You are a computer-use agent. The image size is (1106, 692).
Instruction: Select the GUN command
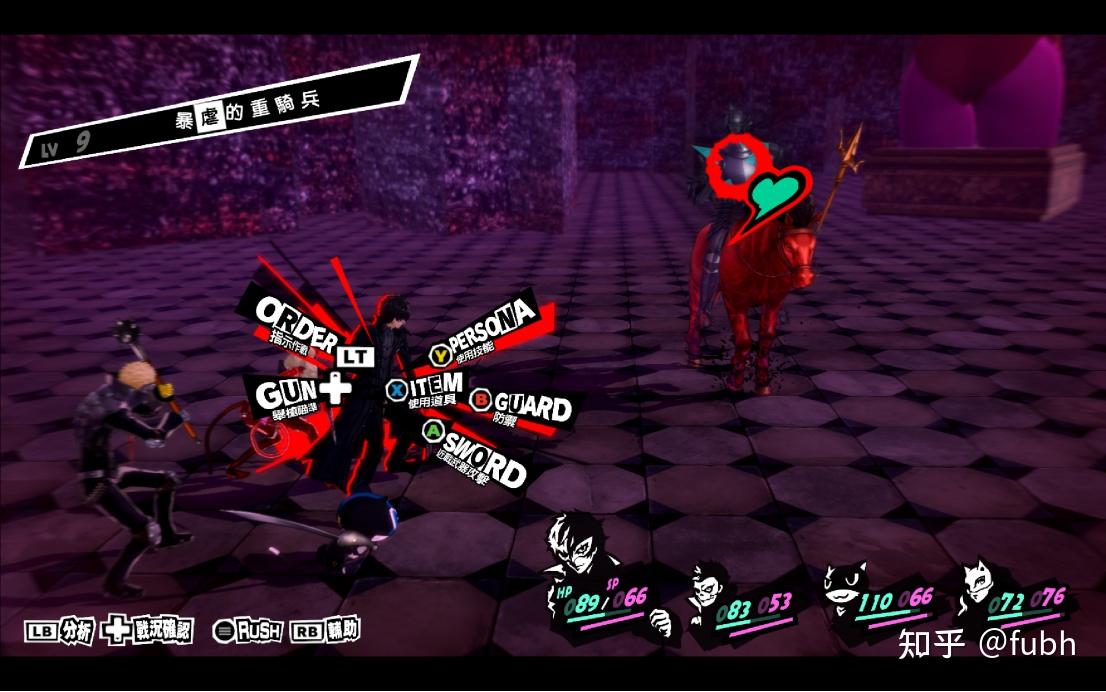point(287,393)
